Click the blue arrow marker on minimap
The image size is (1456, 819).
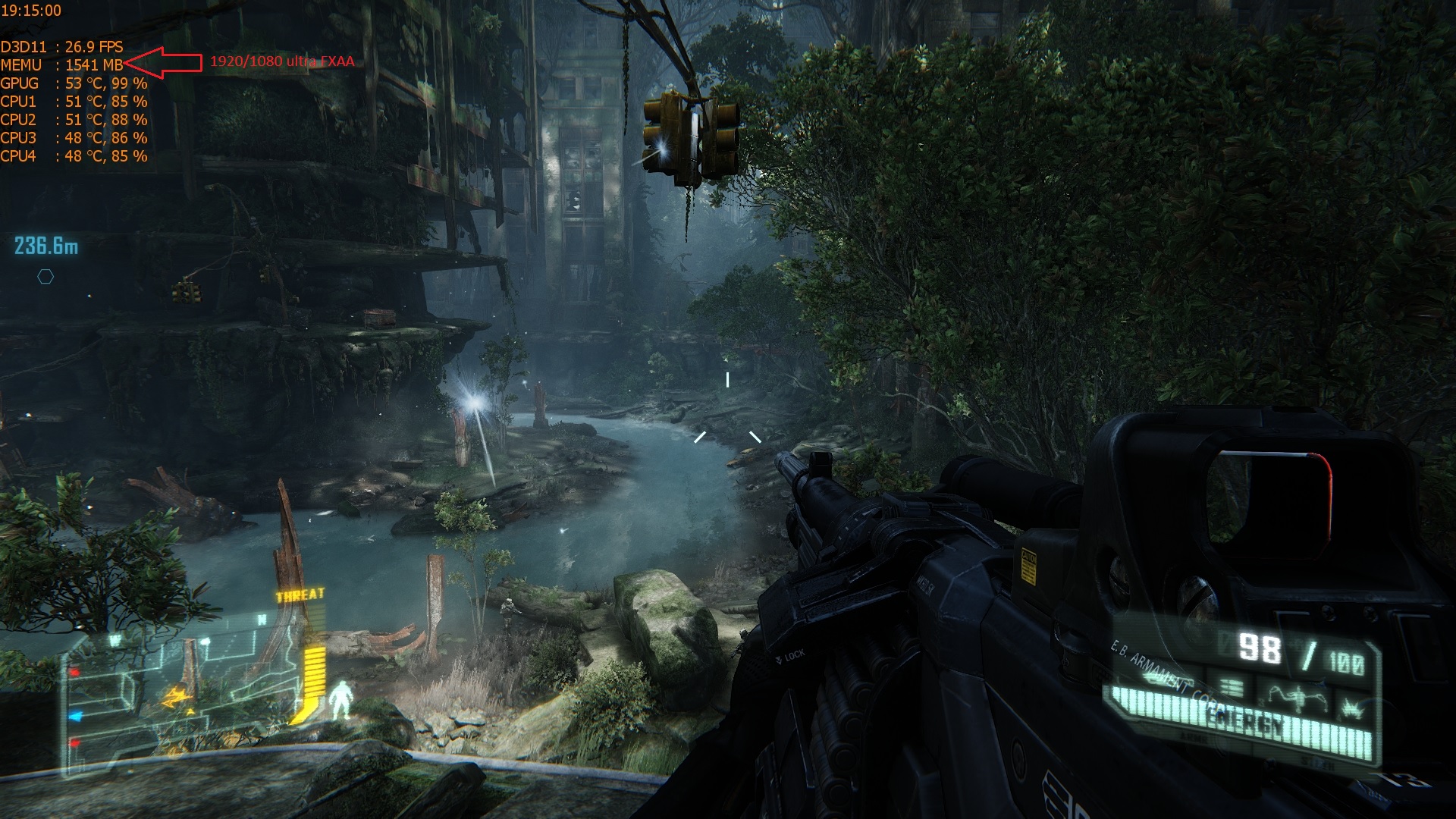click(75, 715)
